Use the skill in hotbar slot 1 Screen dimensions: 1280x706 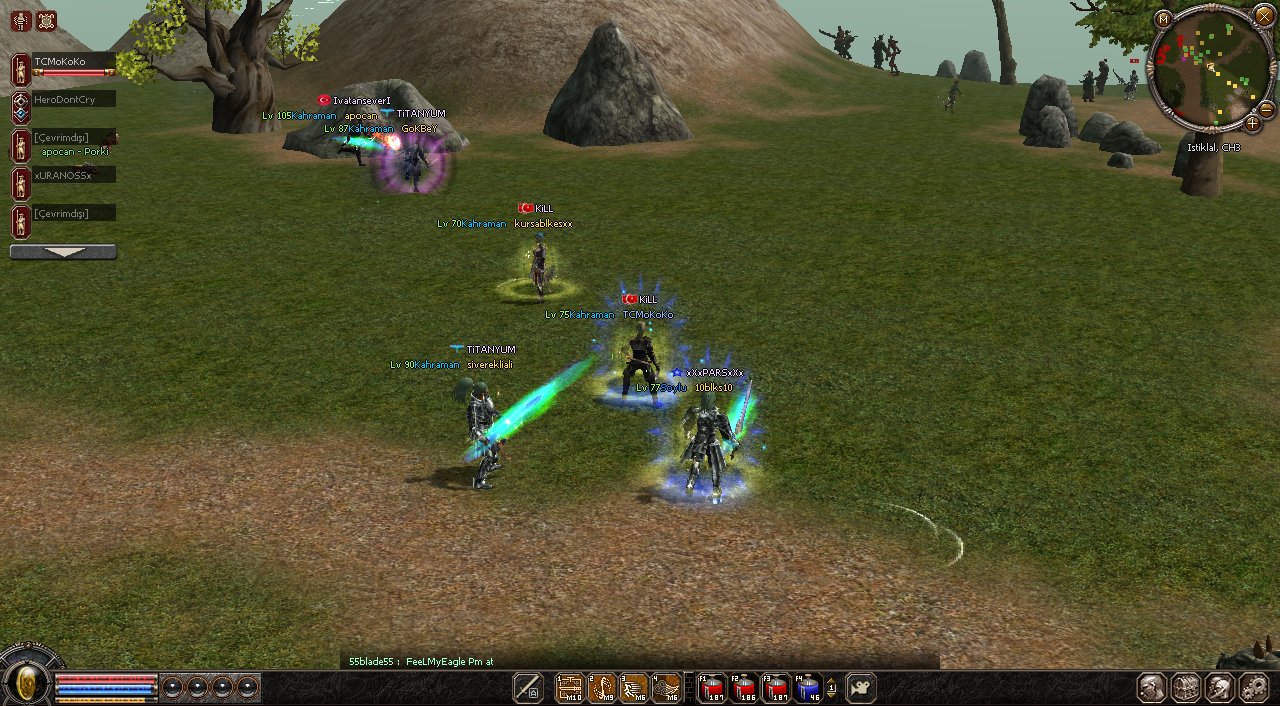(570, 688)
